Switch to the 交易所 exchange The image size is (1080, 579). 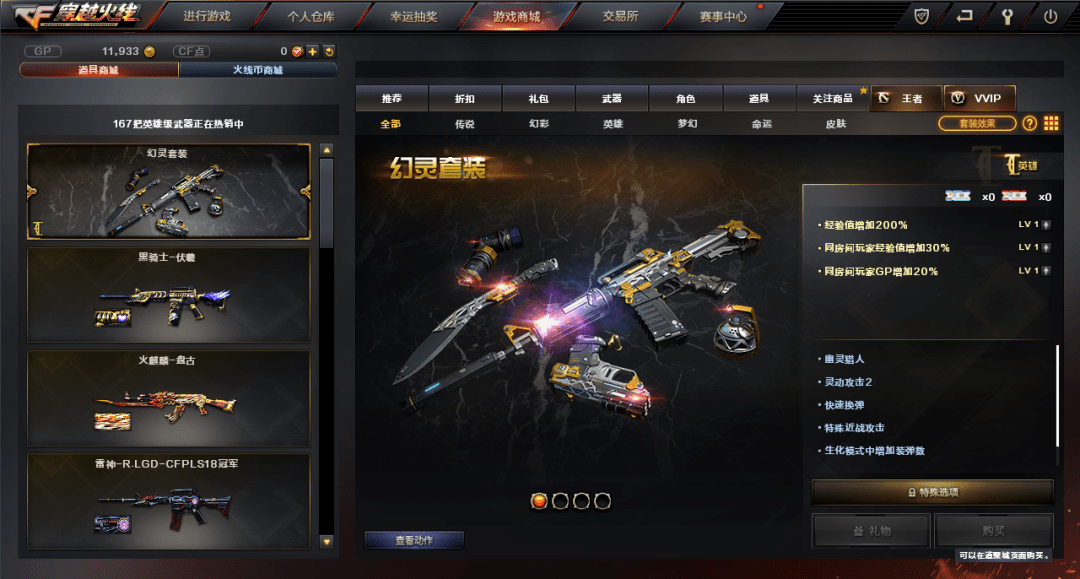tap(620, 16)
